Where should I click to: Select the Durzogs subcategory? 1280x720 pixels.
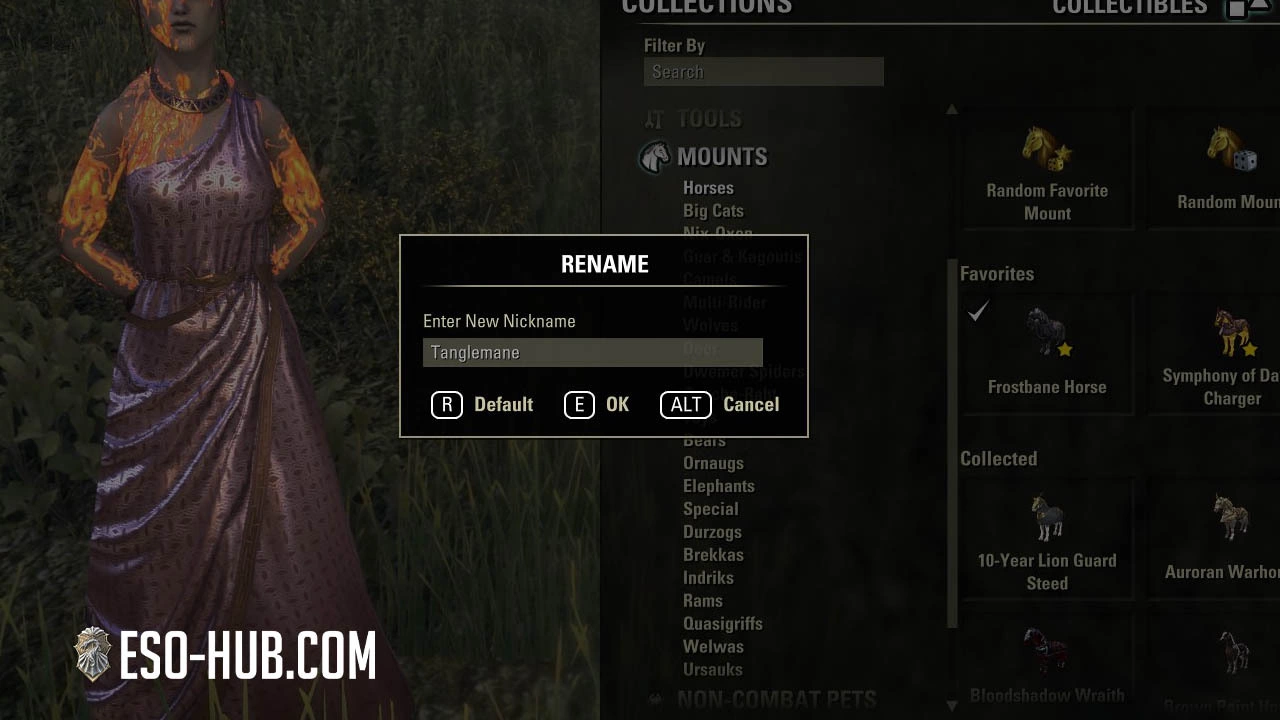tap(712, 532)
